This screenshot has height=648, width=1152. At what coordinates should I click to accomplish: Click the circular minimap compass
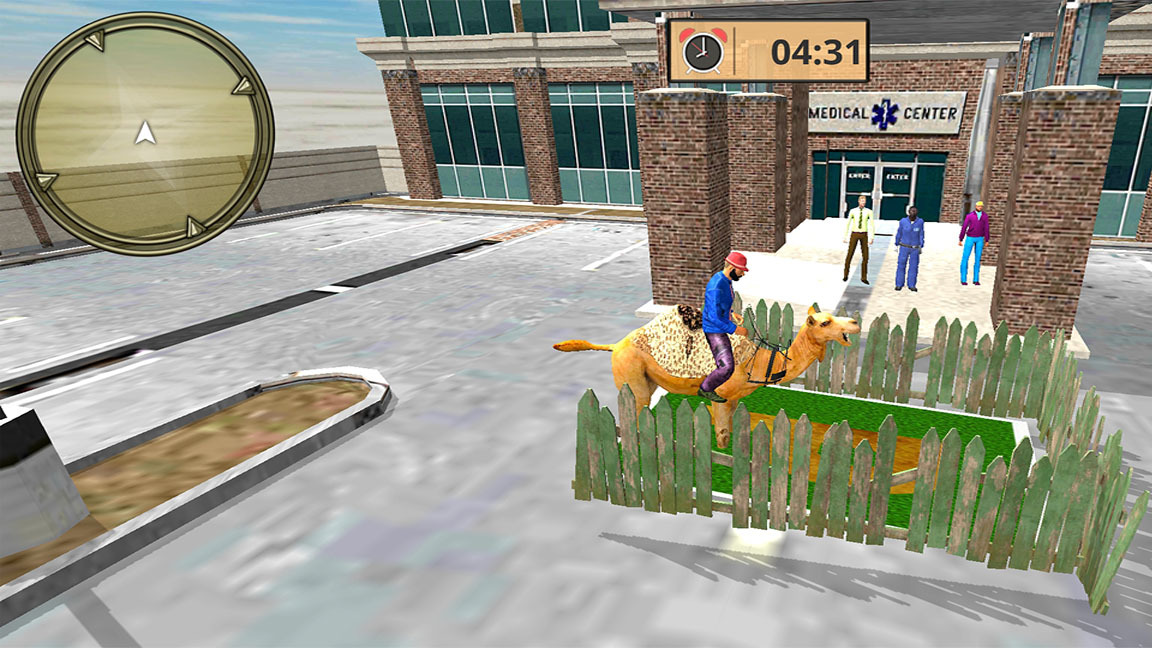pyautogui.click(x=145, y=133)
